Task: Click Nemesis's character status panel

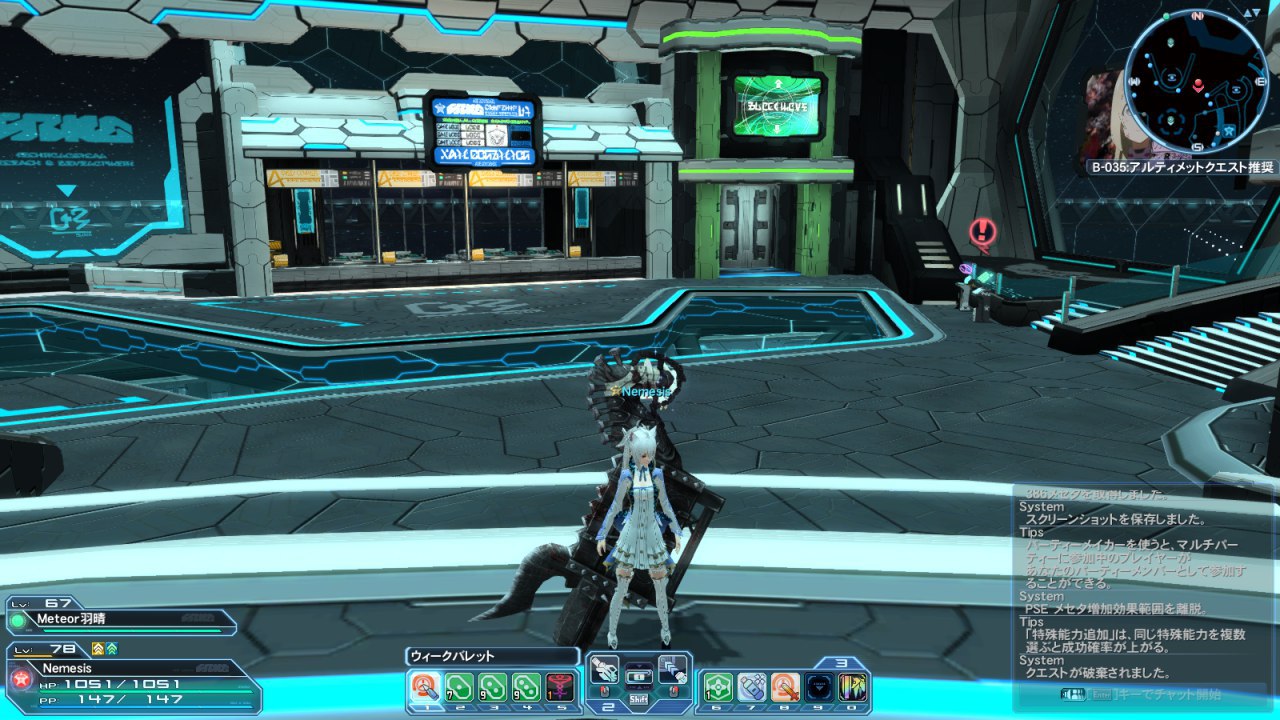Action: [x=135, y=683]
